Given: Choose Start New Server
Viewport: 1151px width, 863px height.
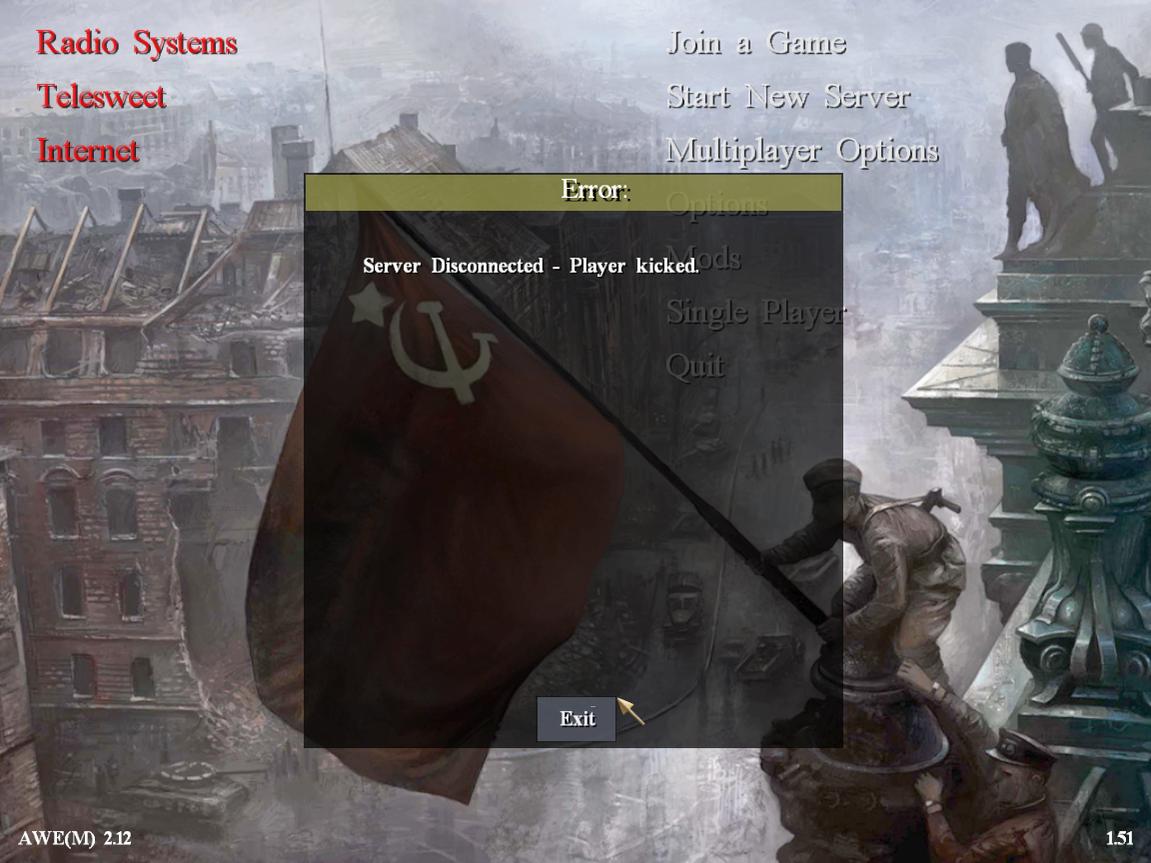Looking at the screenshot, I should 788,97.
